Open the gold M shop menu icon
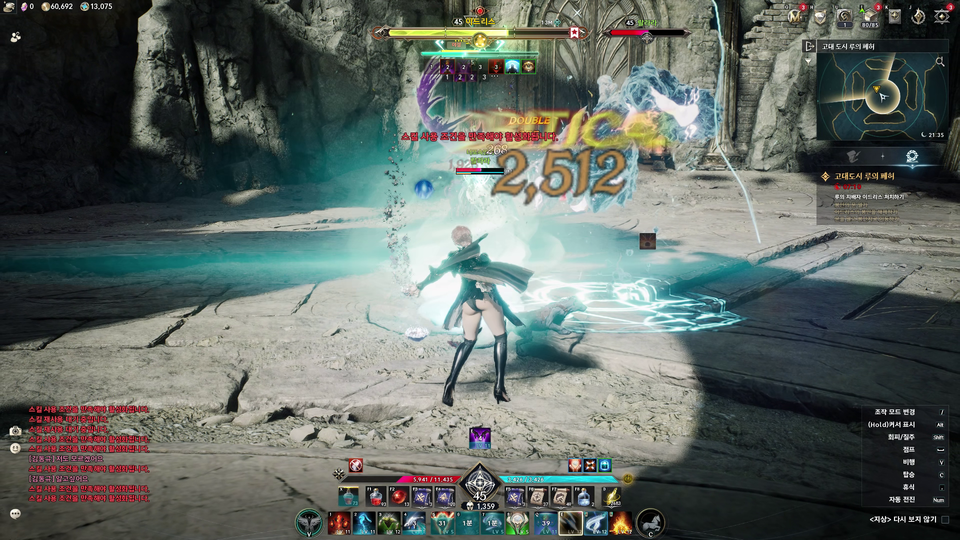960x540 pixels. tap(795, 16)
